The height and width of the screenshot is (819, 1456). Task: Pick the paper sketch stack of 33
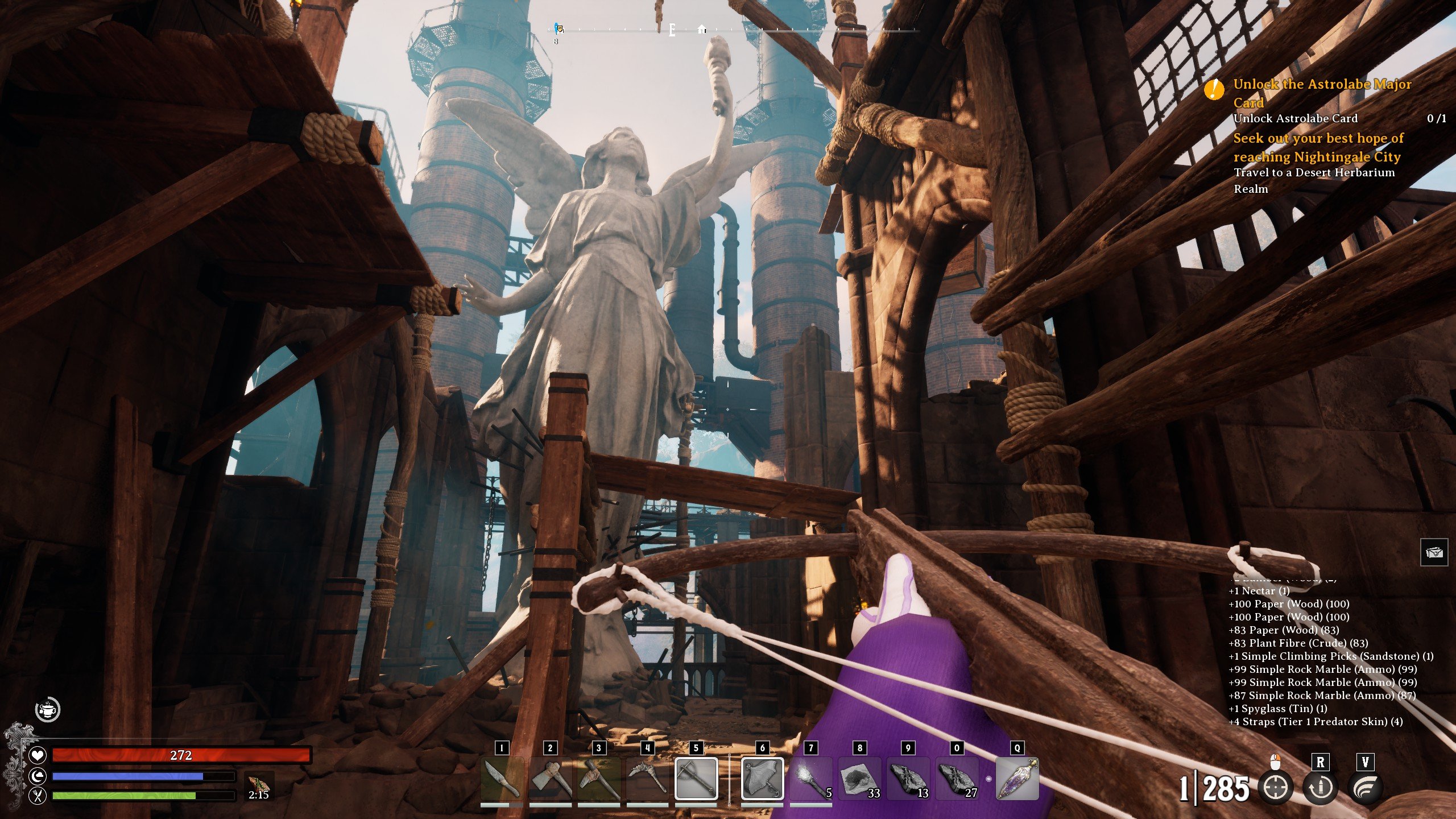[859, 779]
